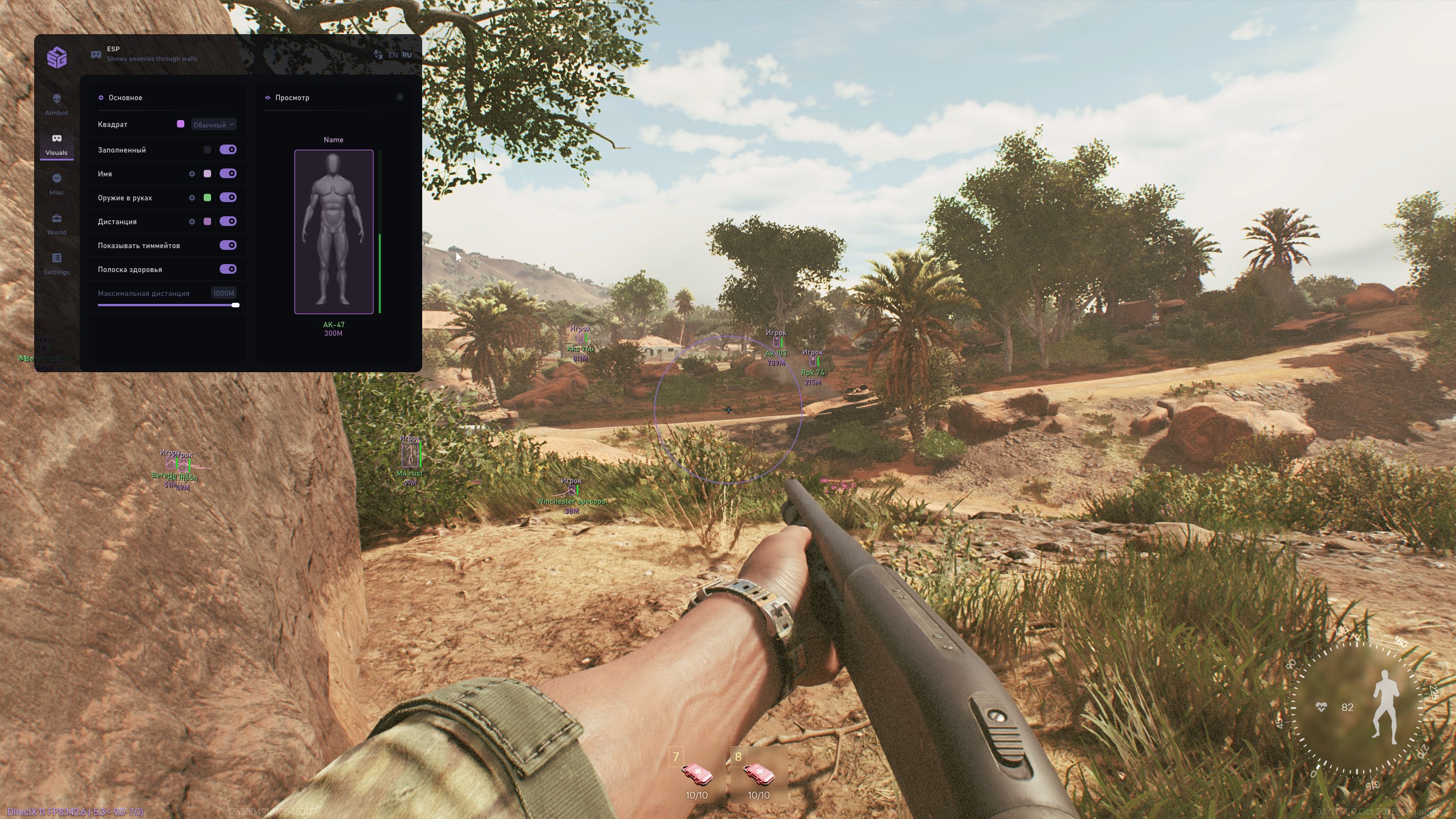Select the Aimbot section in the sidebar
The height and width of the screenshot is (819, 1456).
[56, 104]
